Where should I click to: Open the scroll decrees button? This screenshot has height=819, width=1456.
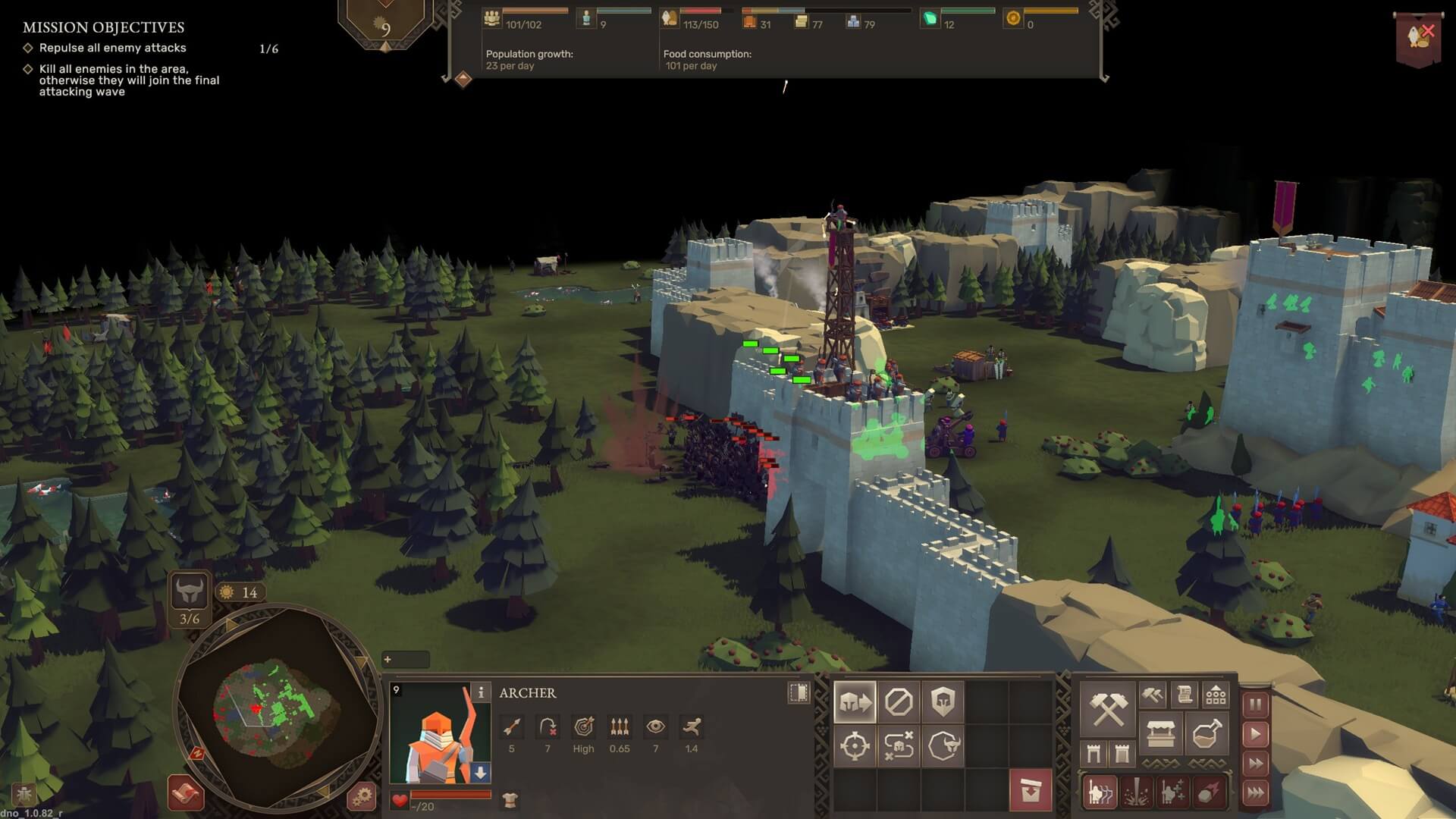tap(1185, 694)
